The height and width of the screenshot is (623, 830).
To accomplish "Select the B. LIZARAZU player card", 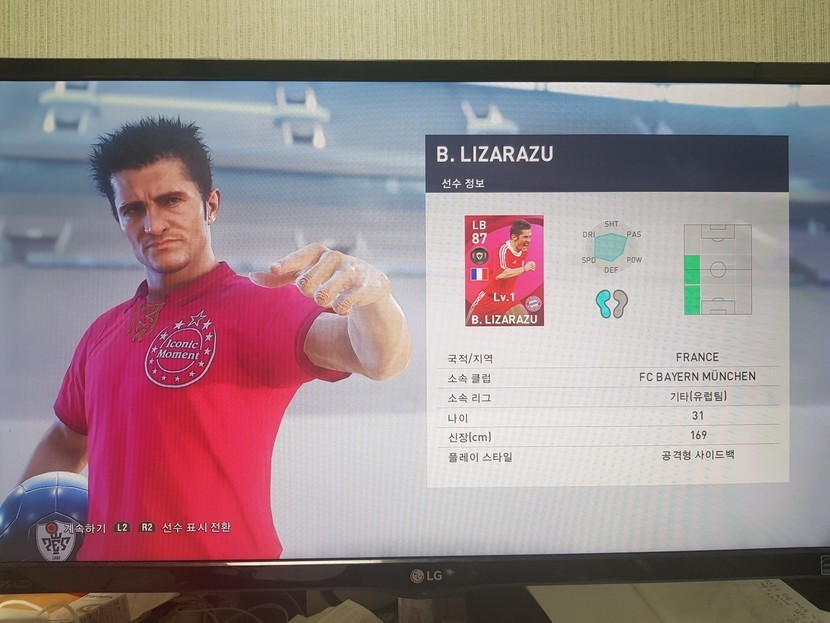I will pos(504,270).
